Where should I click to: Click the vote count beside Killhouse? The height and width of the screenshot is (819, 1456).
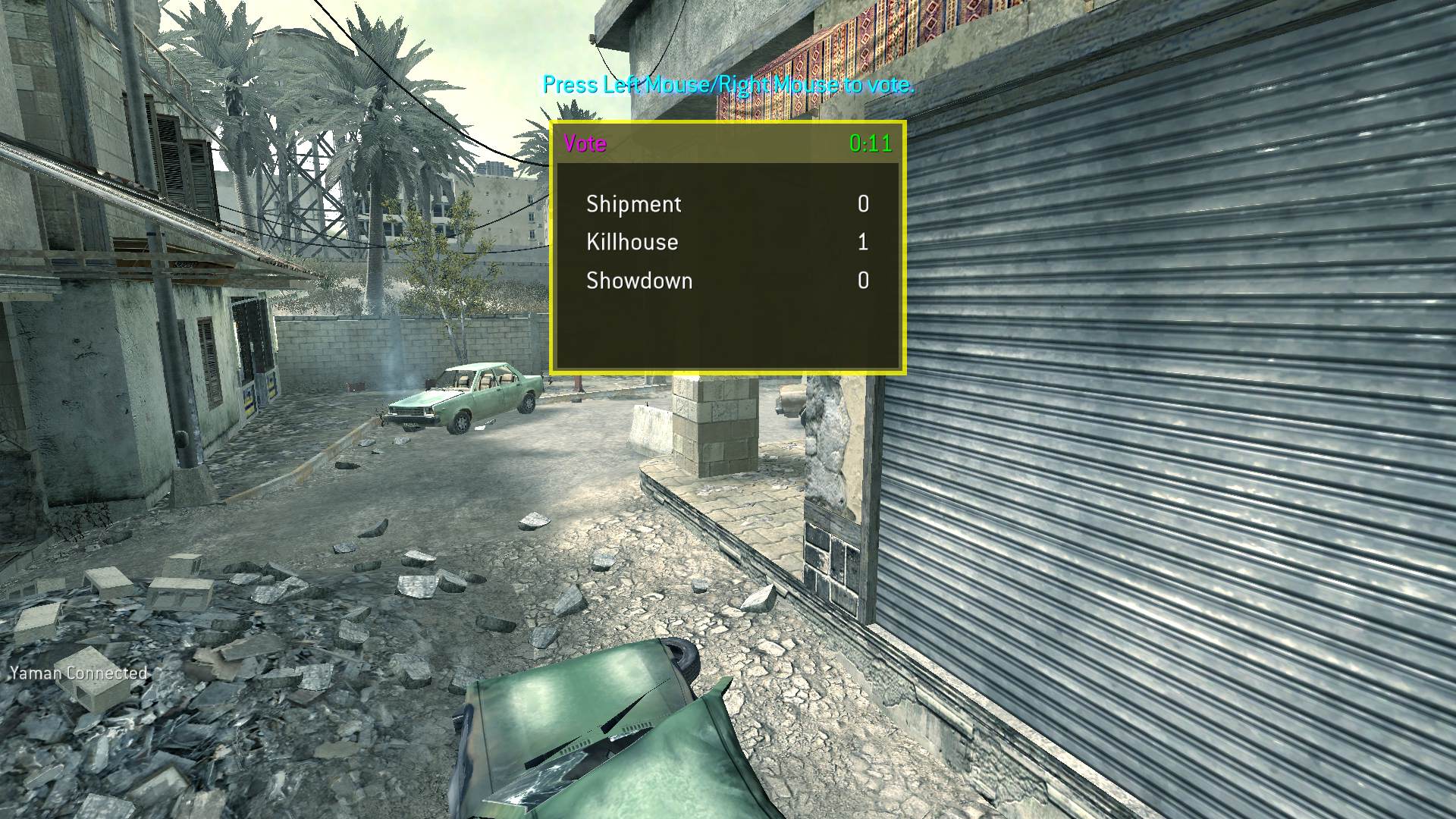click(x=865, y=242)
